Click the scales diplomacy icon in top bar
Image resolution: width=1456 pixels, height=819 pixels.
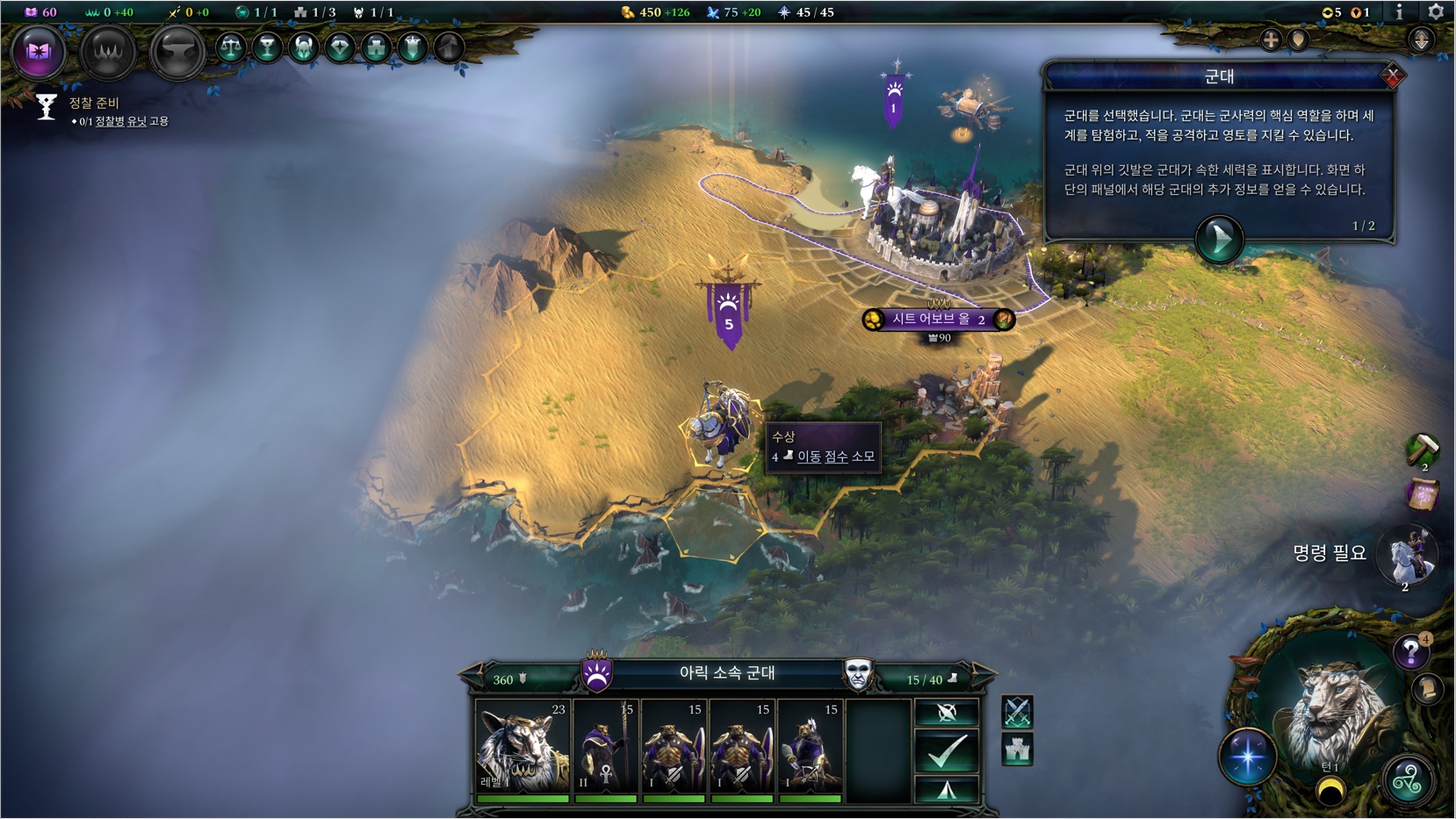231,47
